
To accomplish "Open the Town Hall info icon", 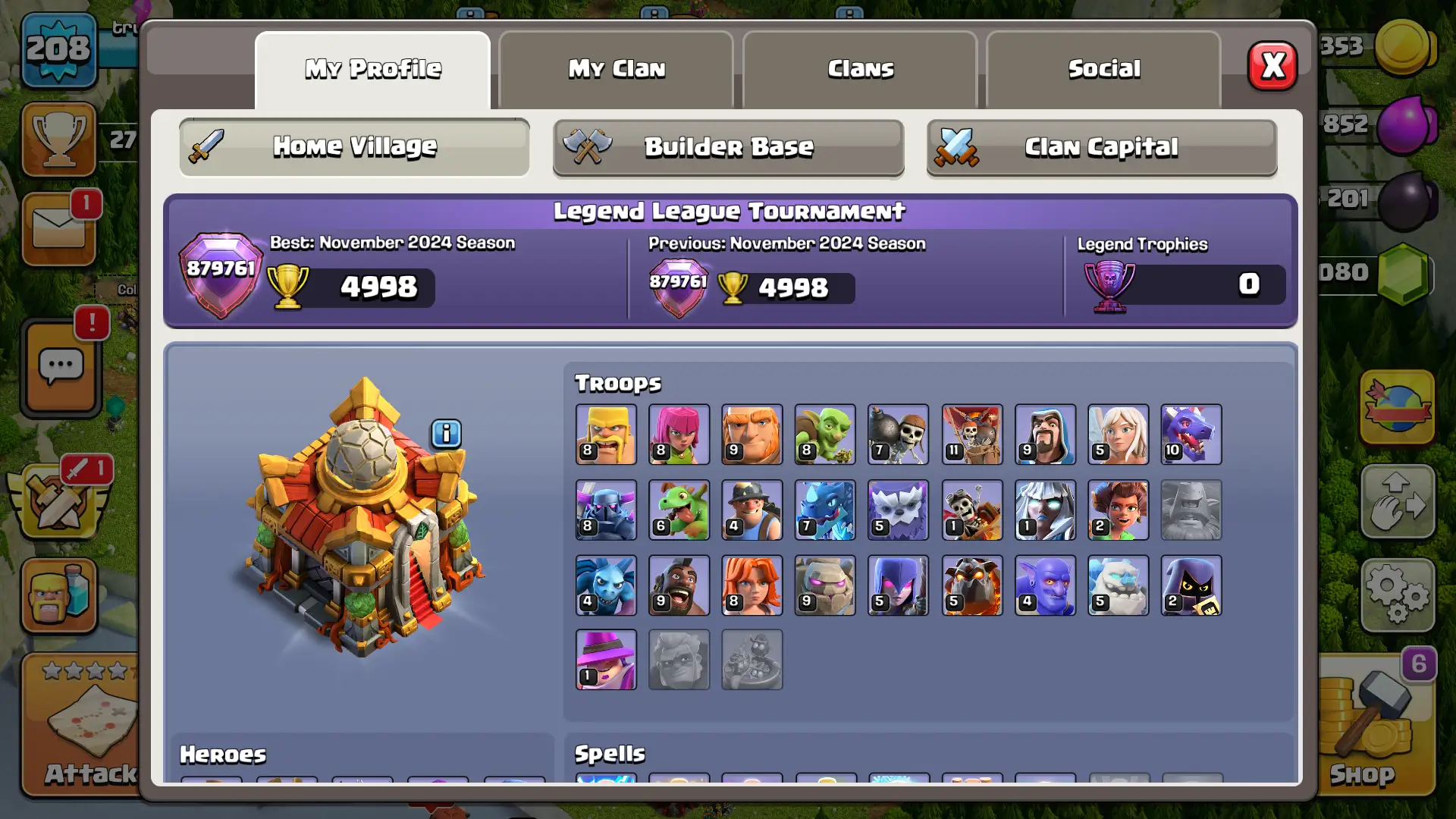I will [x=446, y=434].
